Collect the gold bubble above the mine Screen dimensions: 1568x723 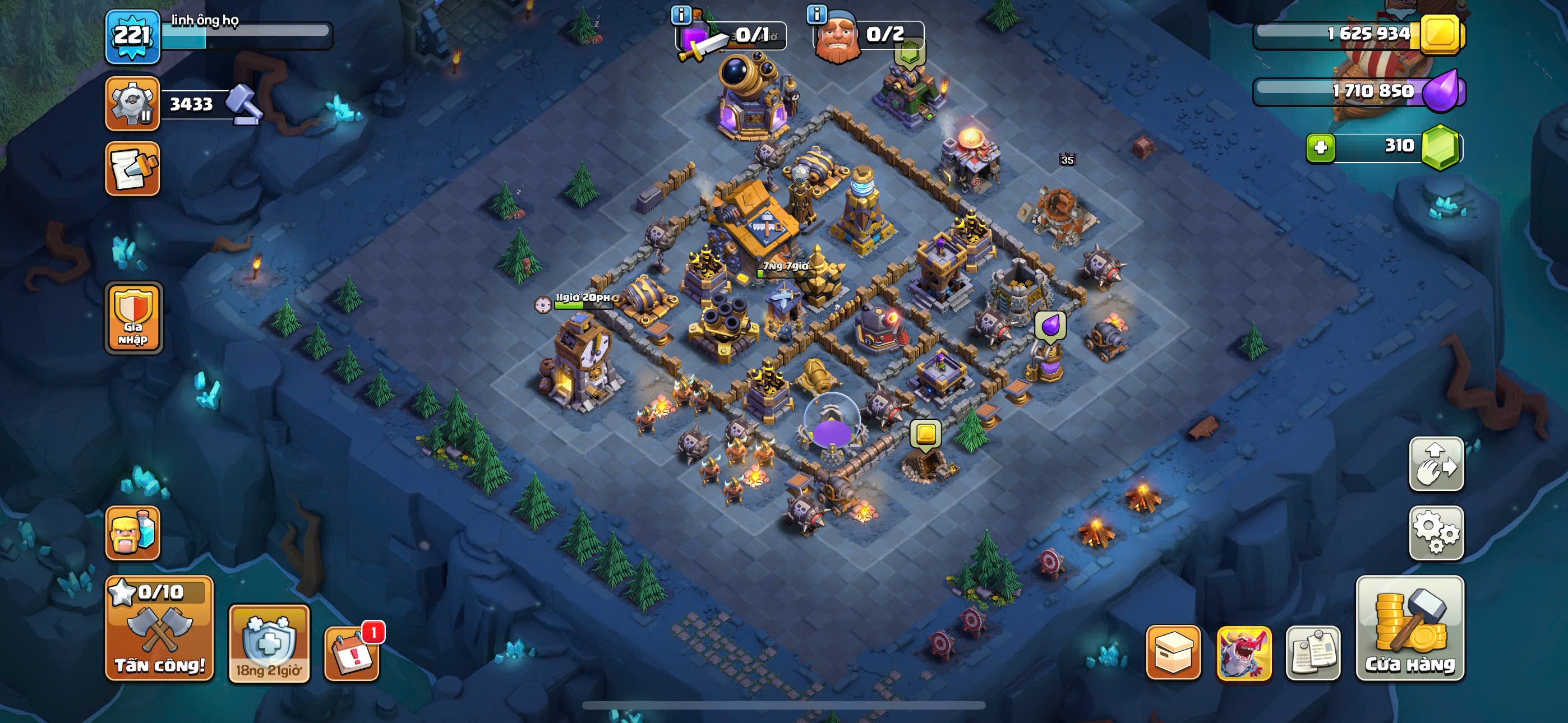coord(925,434)
